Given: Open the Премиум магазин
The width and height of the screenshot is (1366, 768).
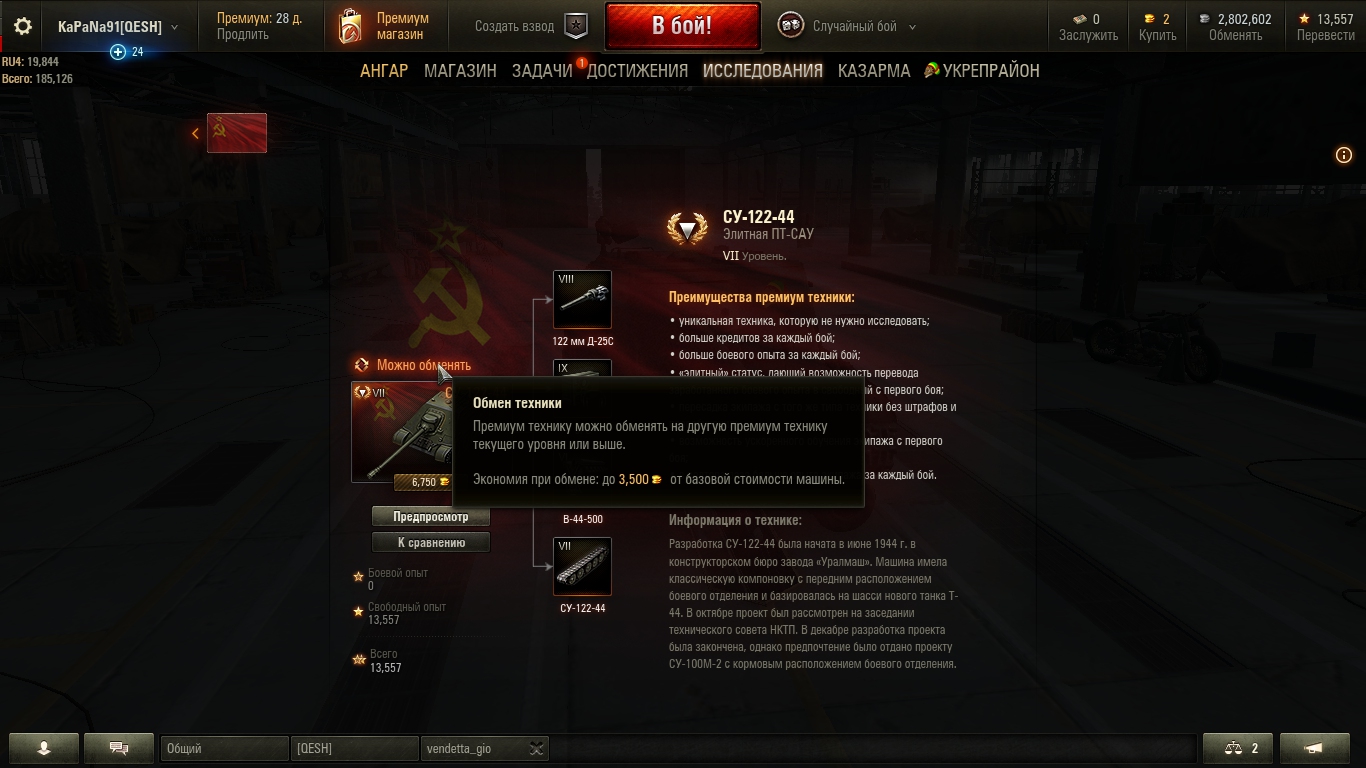Looking at the screenshot, I should click(385, 26).
